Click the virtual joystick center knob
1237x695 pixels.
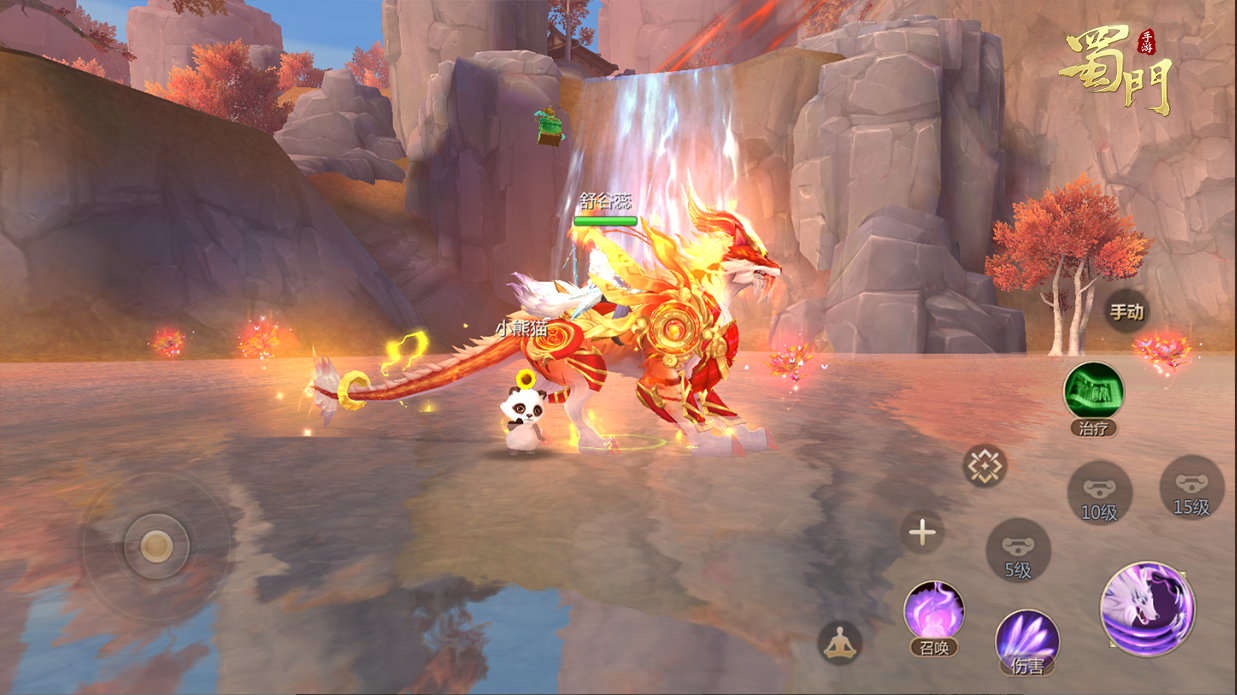click(x=156, y=546)
